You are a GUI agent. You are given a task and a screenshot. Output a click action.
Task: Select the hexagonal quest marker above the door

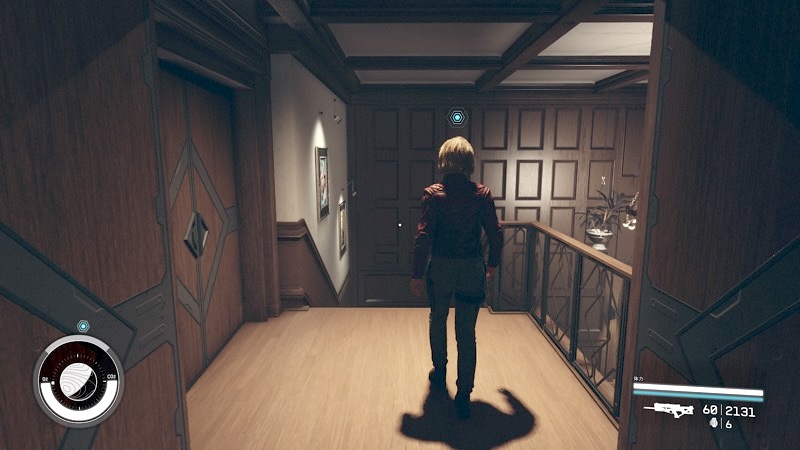pyautogui.click(x=457, y=118)
